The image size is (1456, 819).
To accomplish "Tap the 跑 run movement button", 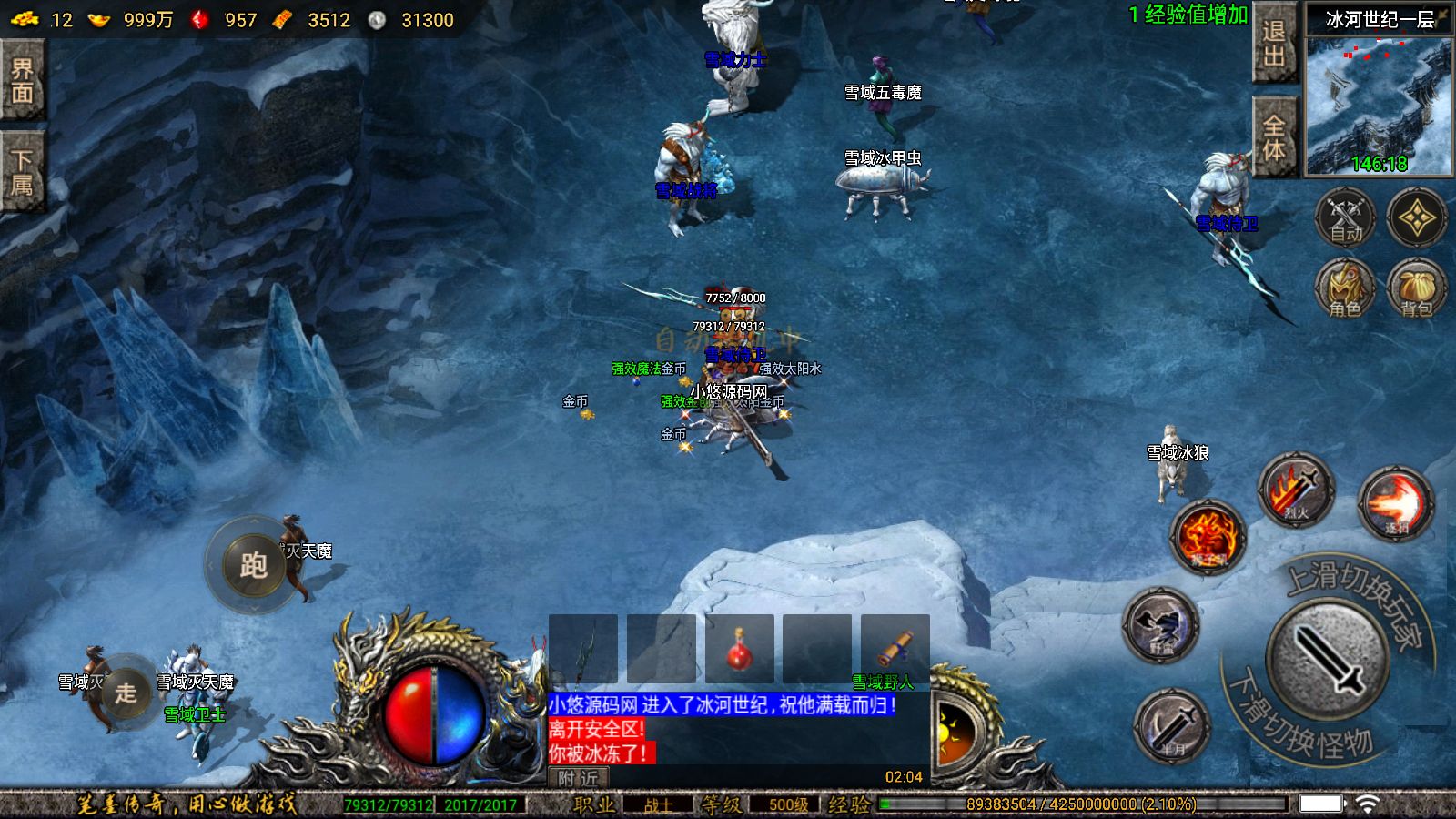I will point(254,565).
